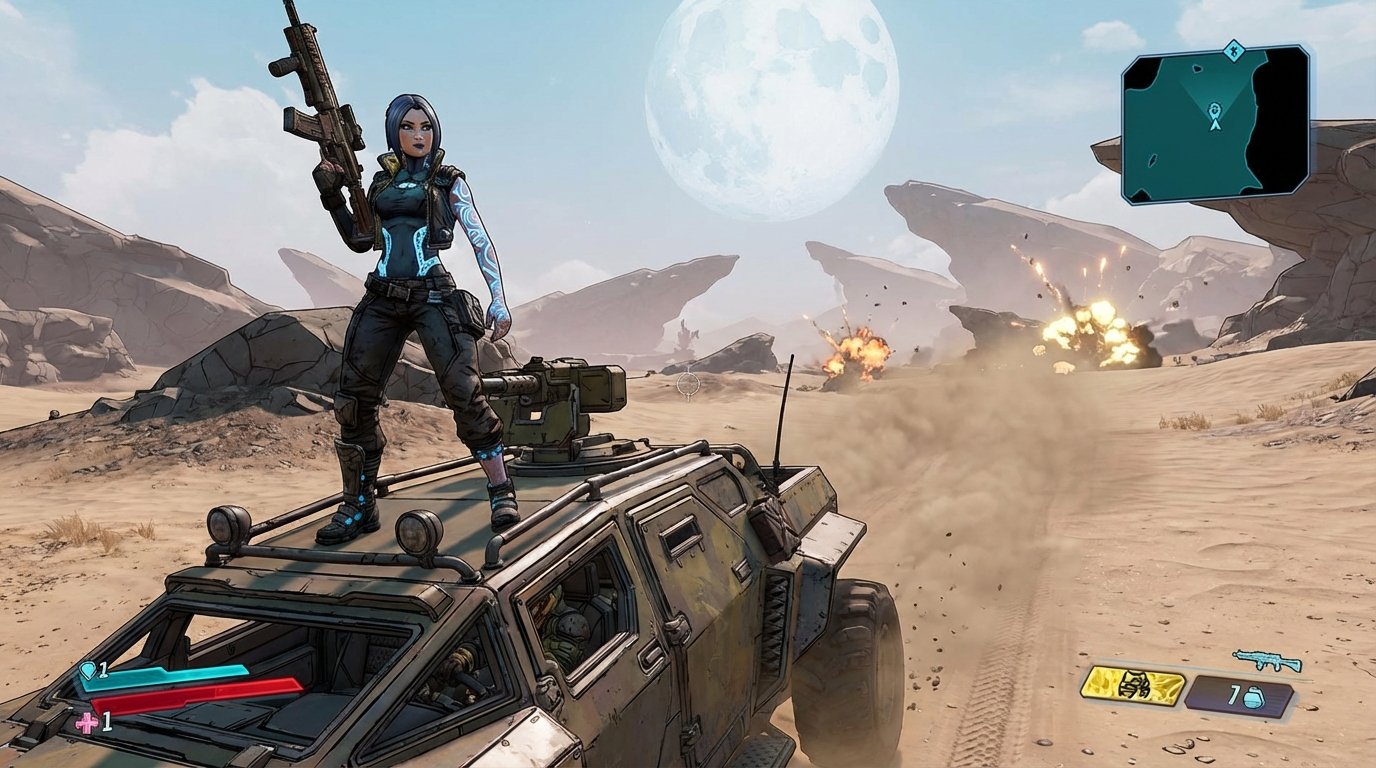Toggle the shield charge counter showing 1
This screenshot has width=1376, height=768.
click(103, 670)
